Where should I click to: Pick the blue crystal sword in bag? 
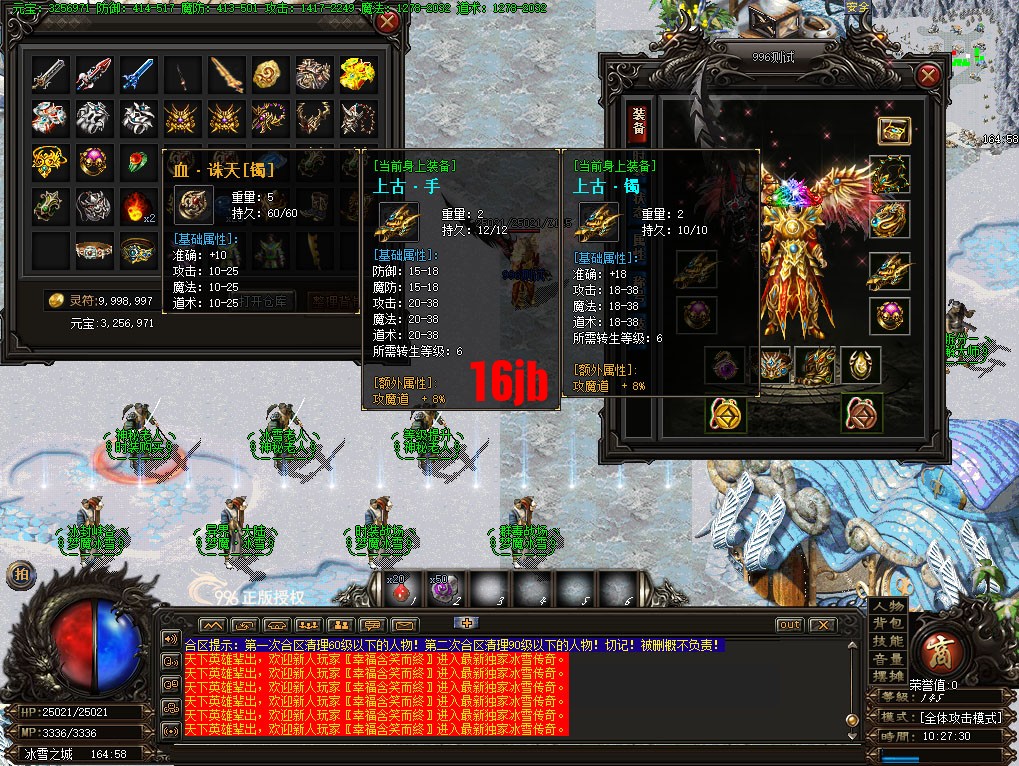point(139,73)
